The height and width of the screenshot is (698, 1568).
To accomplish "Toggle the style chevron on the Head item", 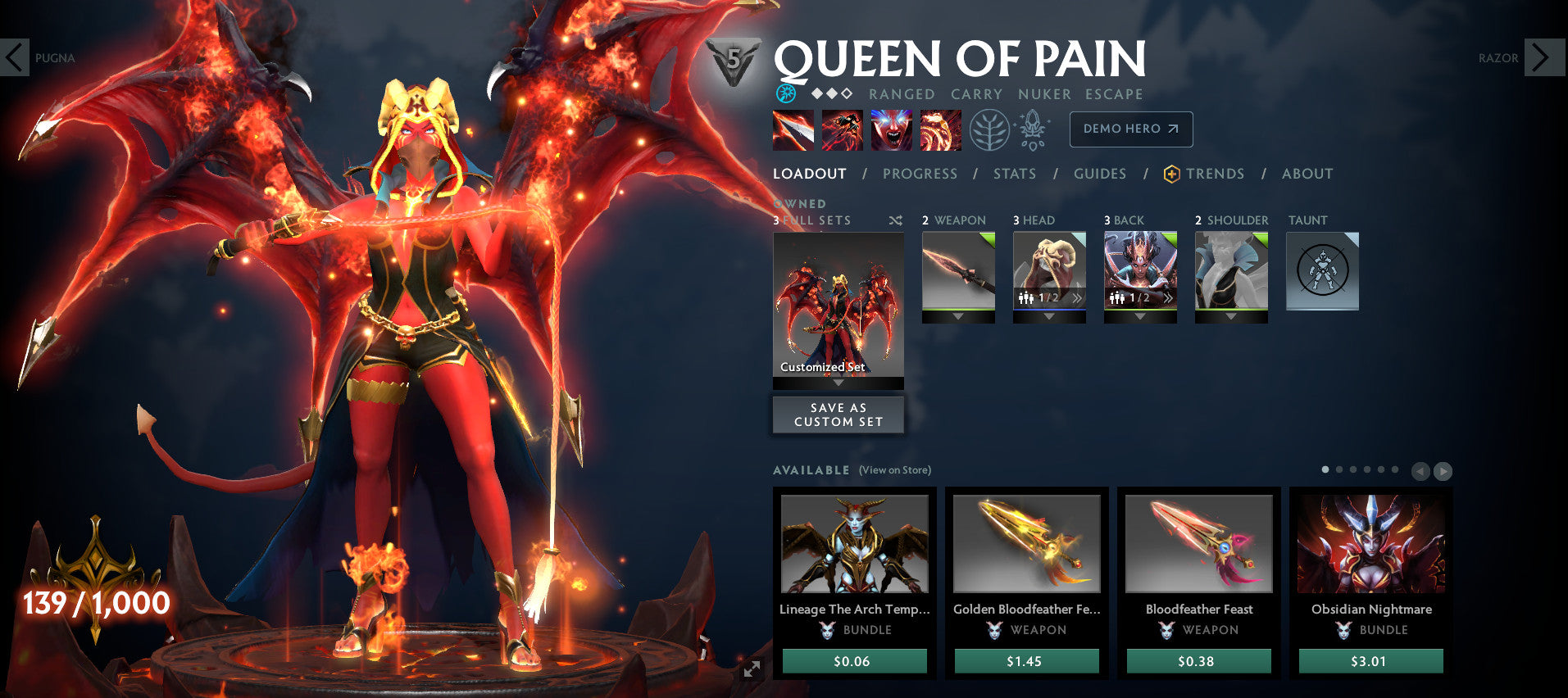I will point(1075,300).
